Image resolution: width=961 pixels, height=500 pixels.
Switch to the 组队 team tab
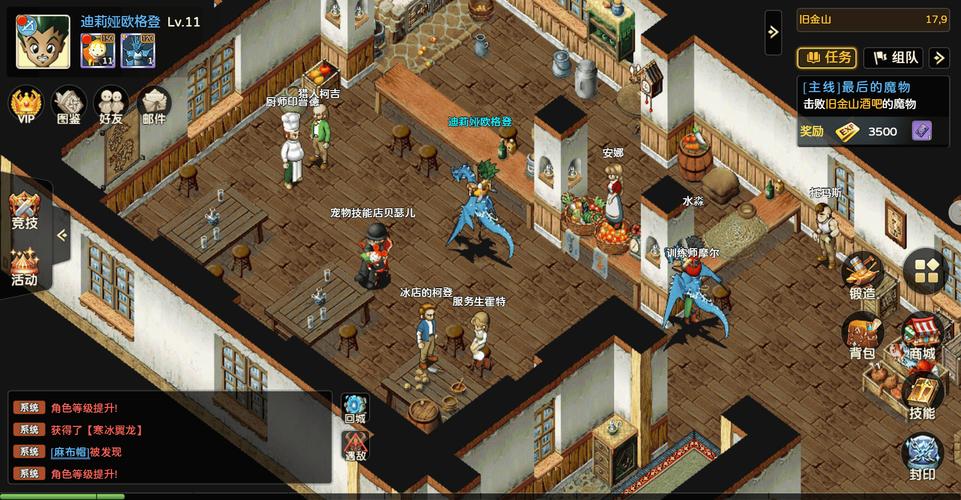(892, 58)
